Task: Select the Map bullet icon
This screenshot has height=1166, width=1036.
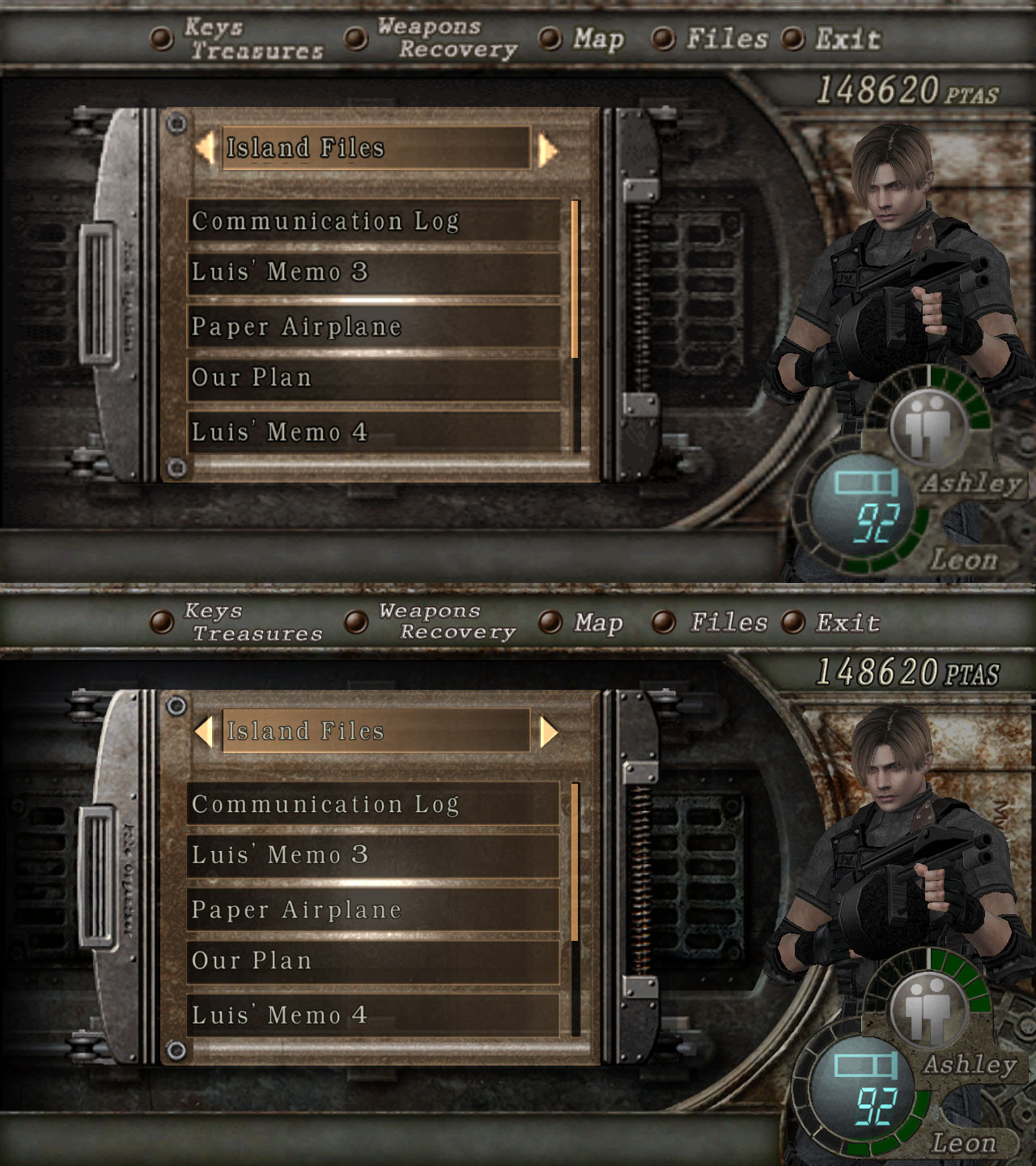Action: pos(551,39)
